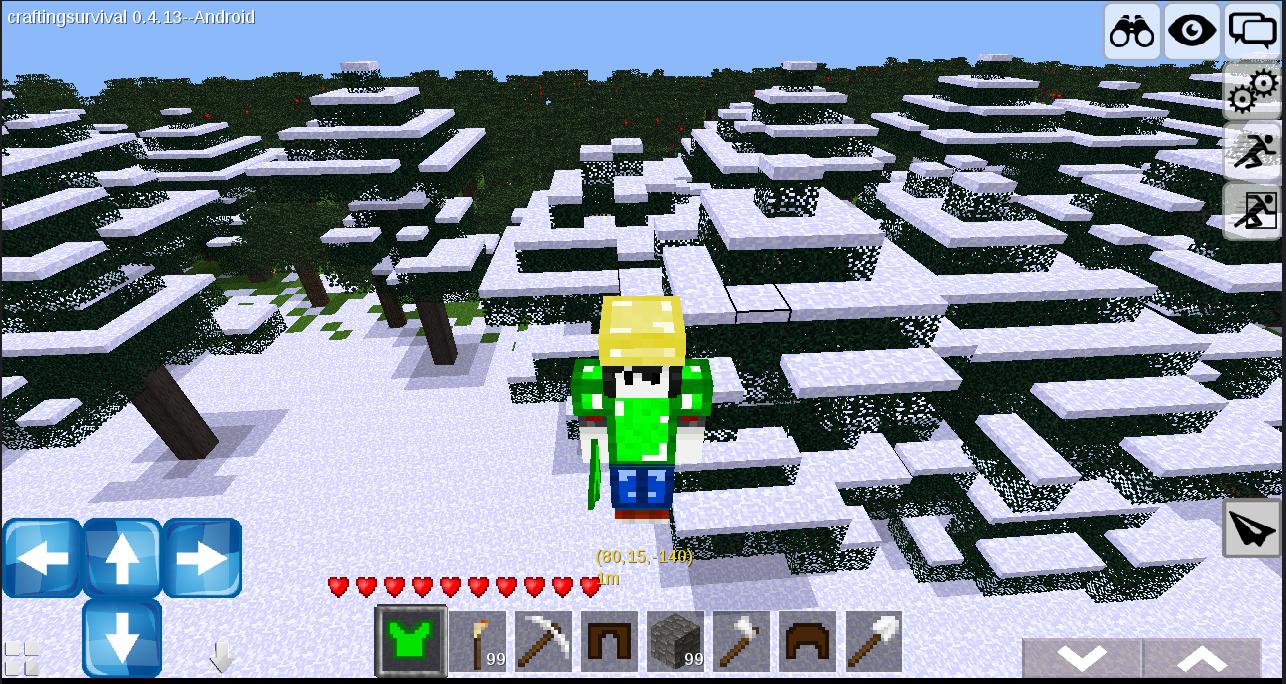
Task: Select the axe hotbar slot
Action: pos(741,641)
